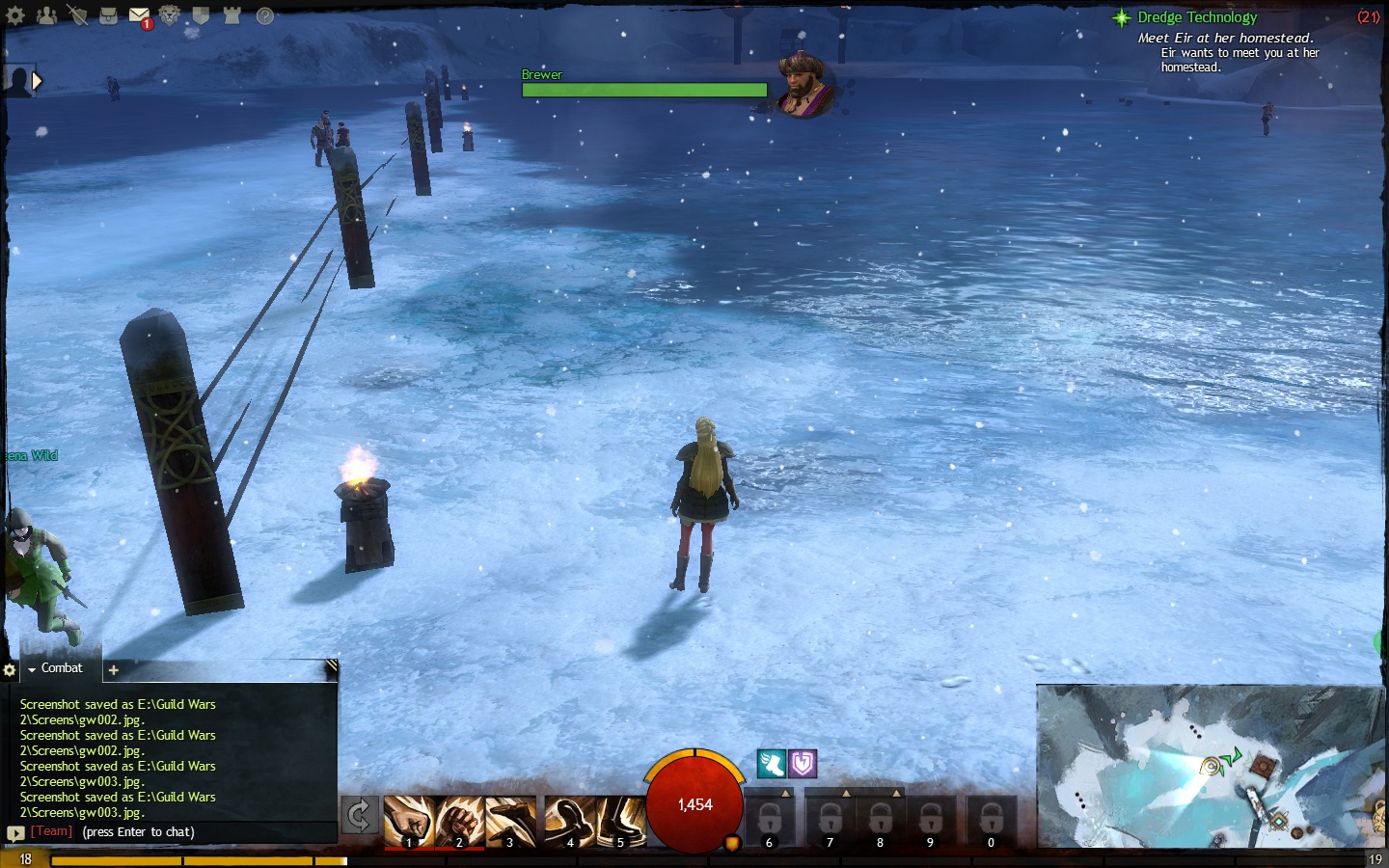Select the winged boot swiftness boon icon
Viewport: 1389px width, 868px height.
pyautogui.click(x=771, y=764)
